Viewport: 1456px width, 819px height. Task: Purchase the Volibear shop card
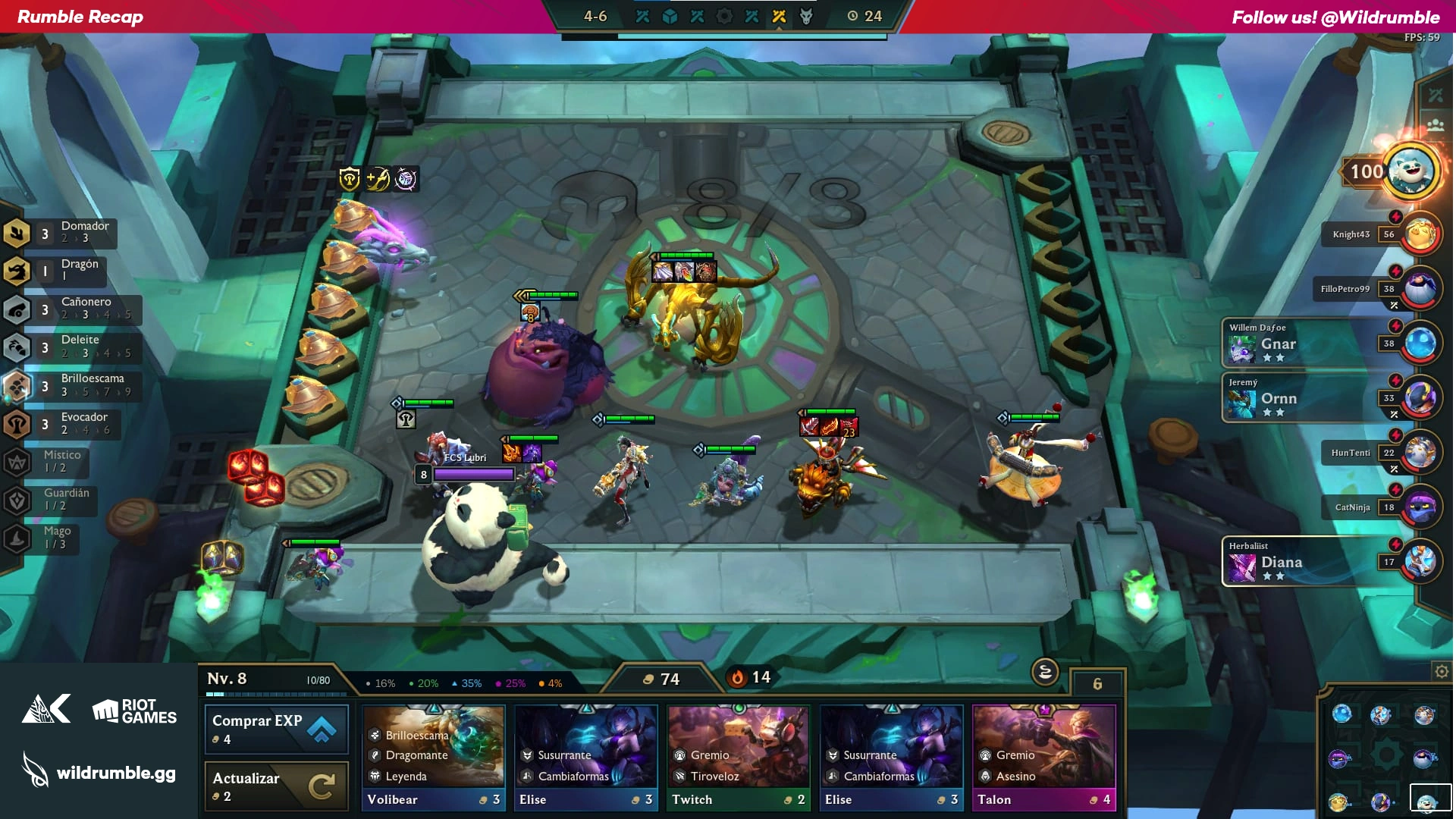[434, 758]
